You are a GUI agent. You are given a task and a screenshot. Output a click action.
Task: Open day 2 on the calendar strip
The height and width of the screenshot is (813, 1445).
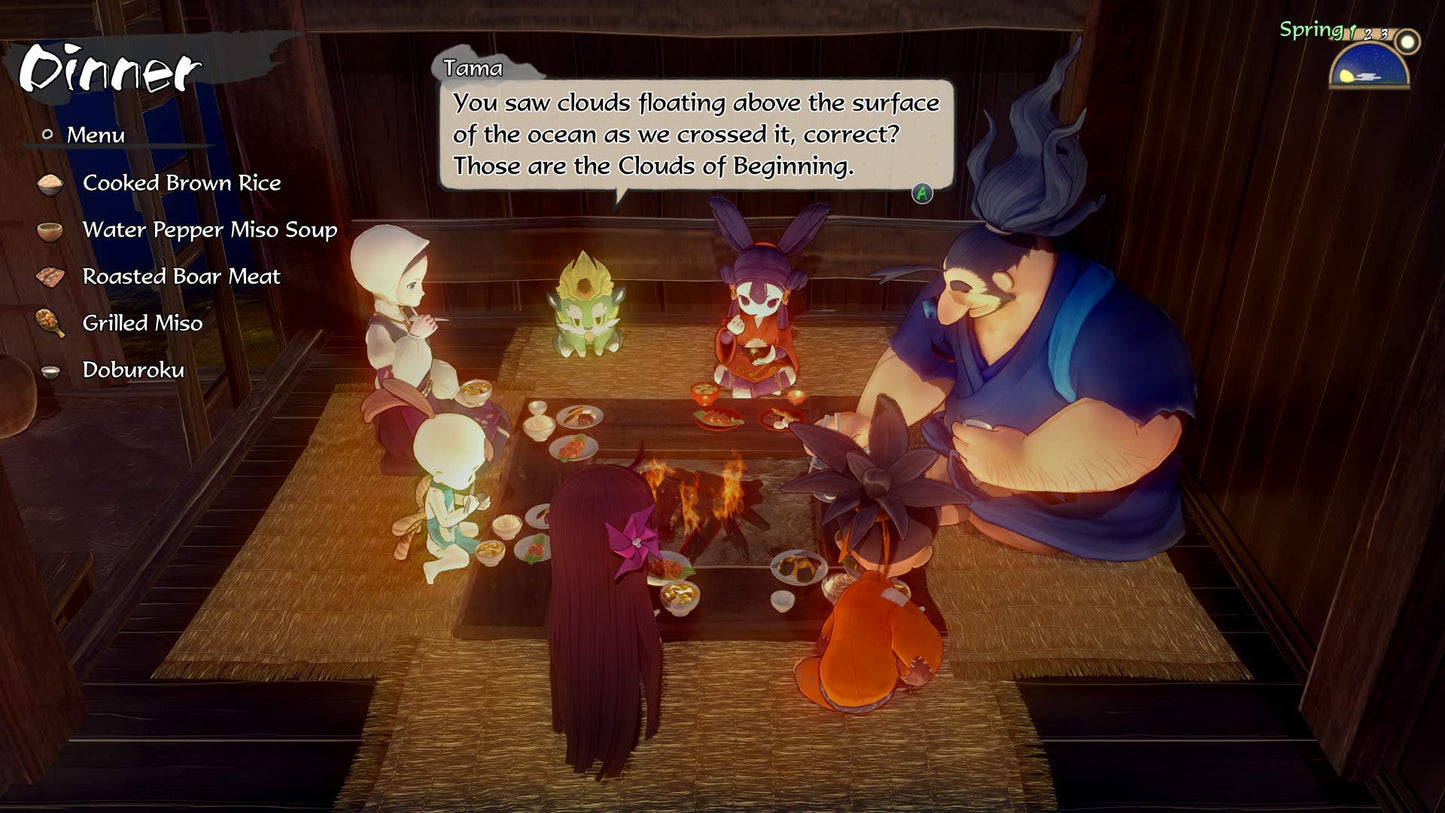click(x=1367, y=36)
